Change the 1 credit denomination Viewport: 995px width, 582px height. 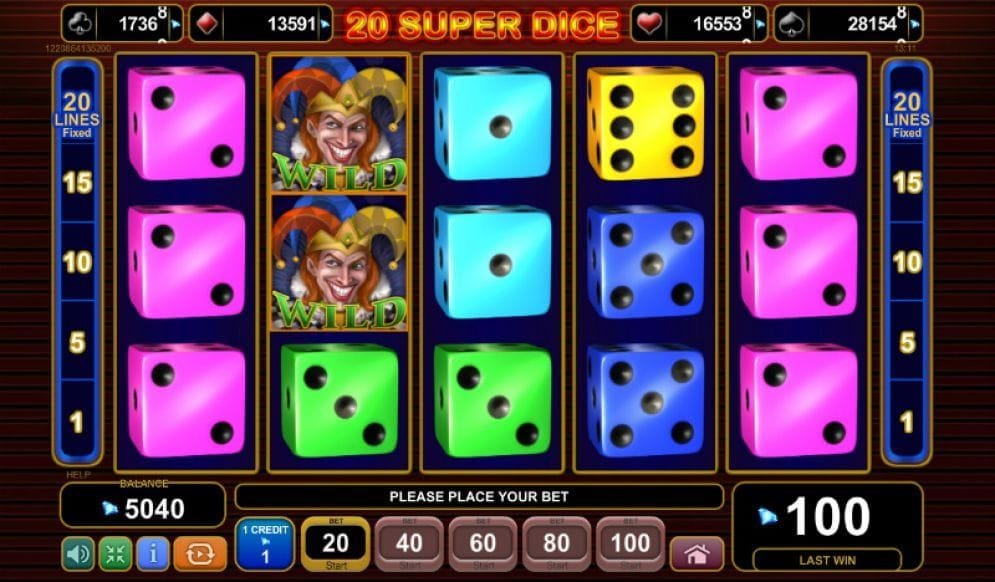pos(264,544)
